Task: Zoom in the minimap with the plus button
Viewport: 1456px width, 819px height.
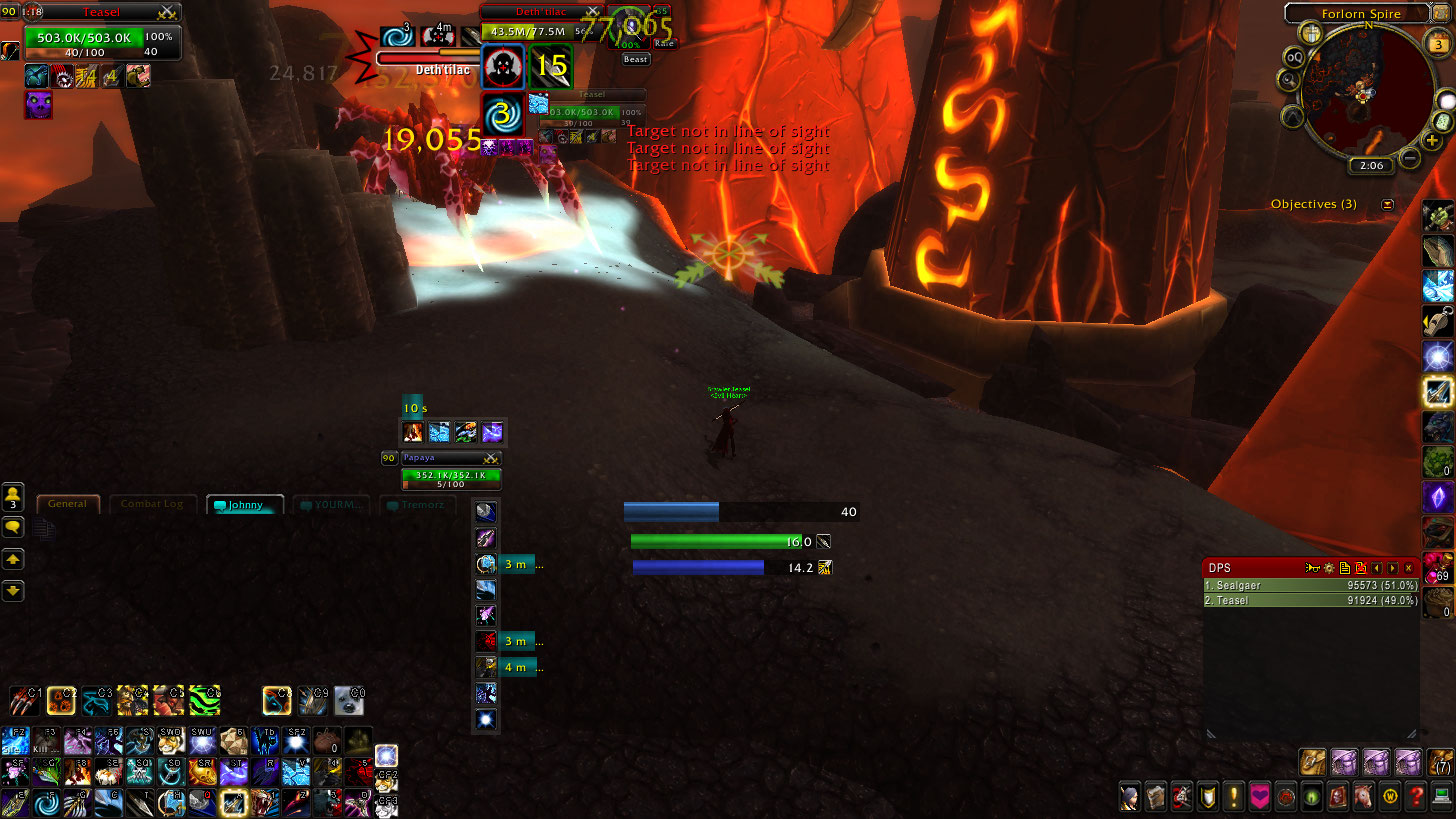Action: click(1432, 141)
